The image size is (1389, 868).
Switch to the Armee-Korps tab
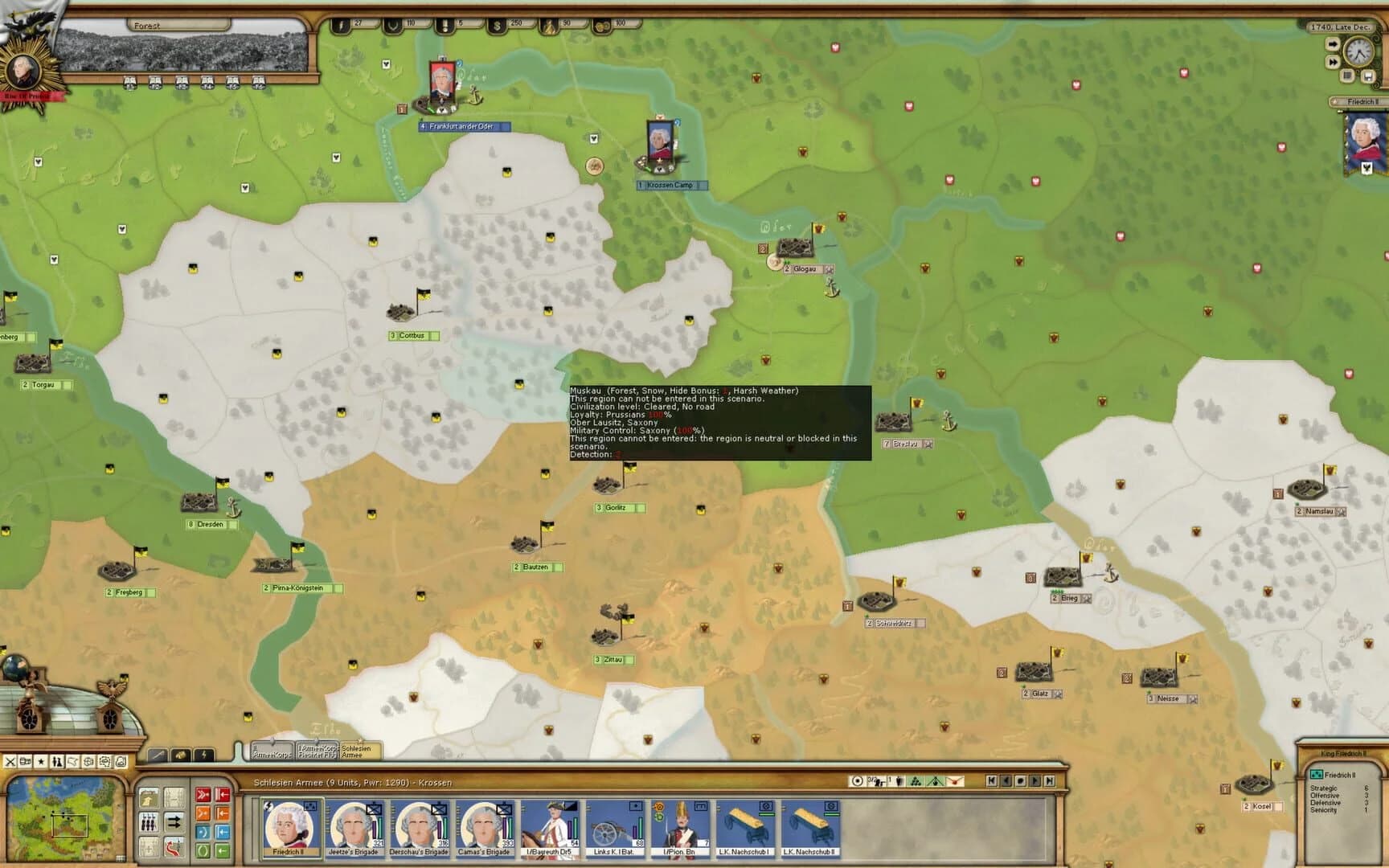pyautogui.click(x=270, y=748)
